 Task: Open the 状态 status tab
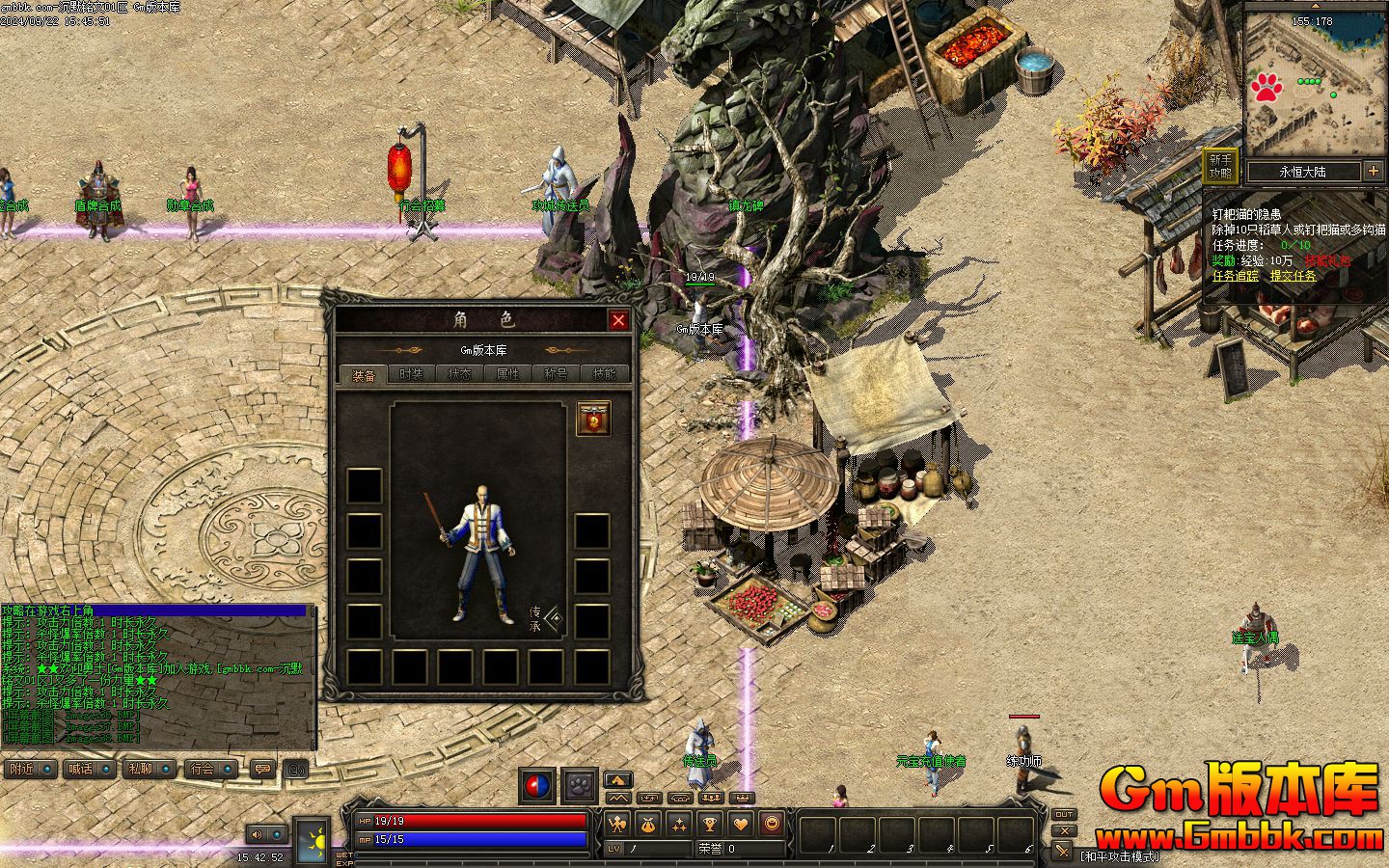tap(460, 374)
